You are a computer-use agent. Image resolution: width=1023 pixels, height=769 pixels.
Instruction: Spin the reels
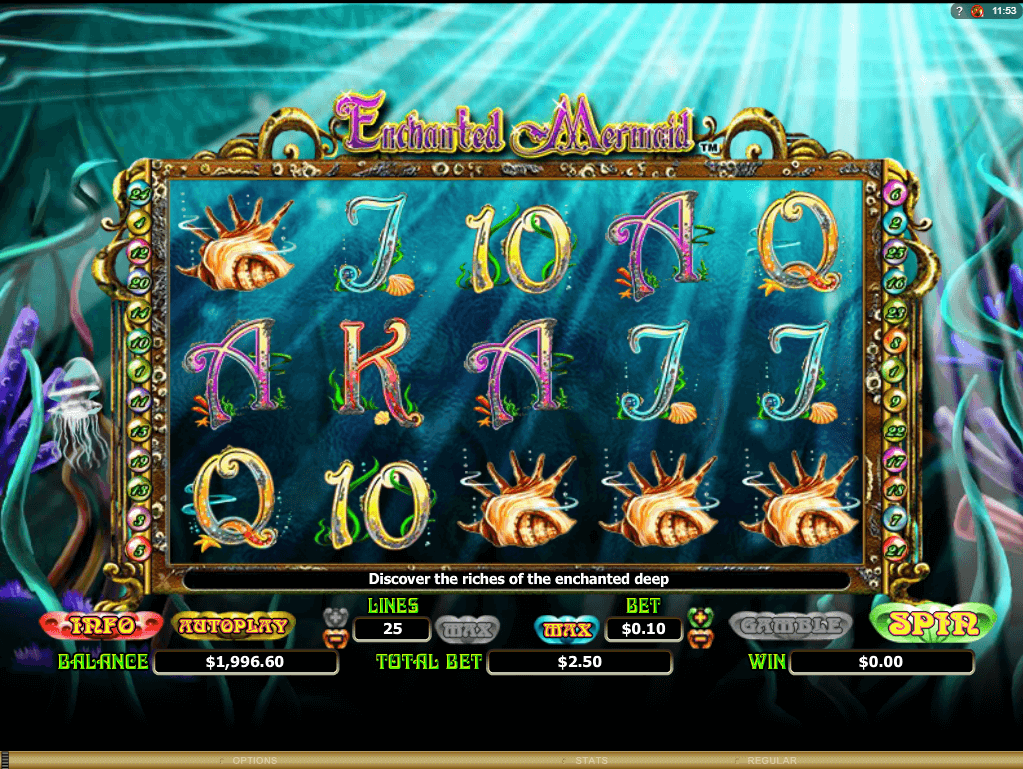934,624
